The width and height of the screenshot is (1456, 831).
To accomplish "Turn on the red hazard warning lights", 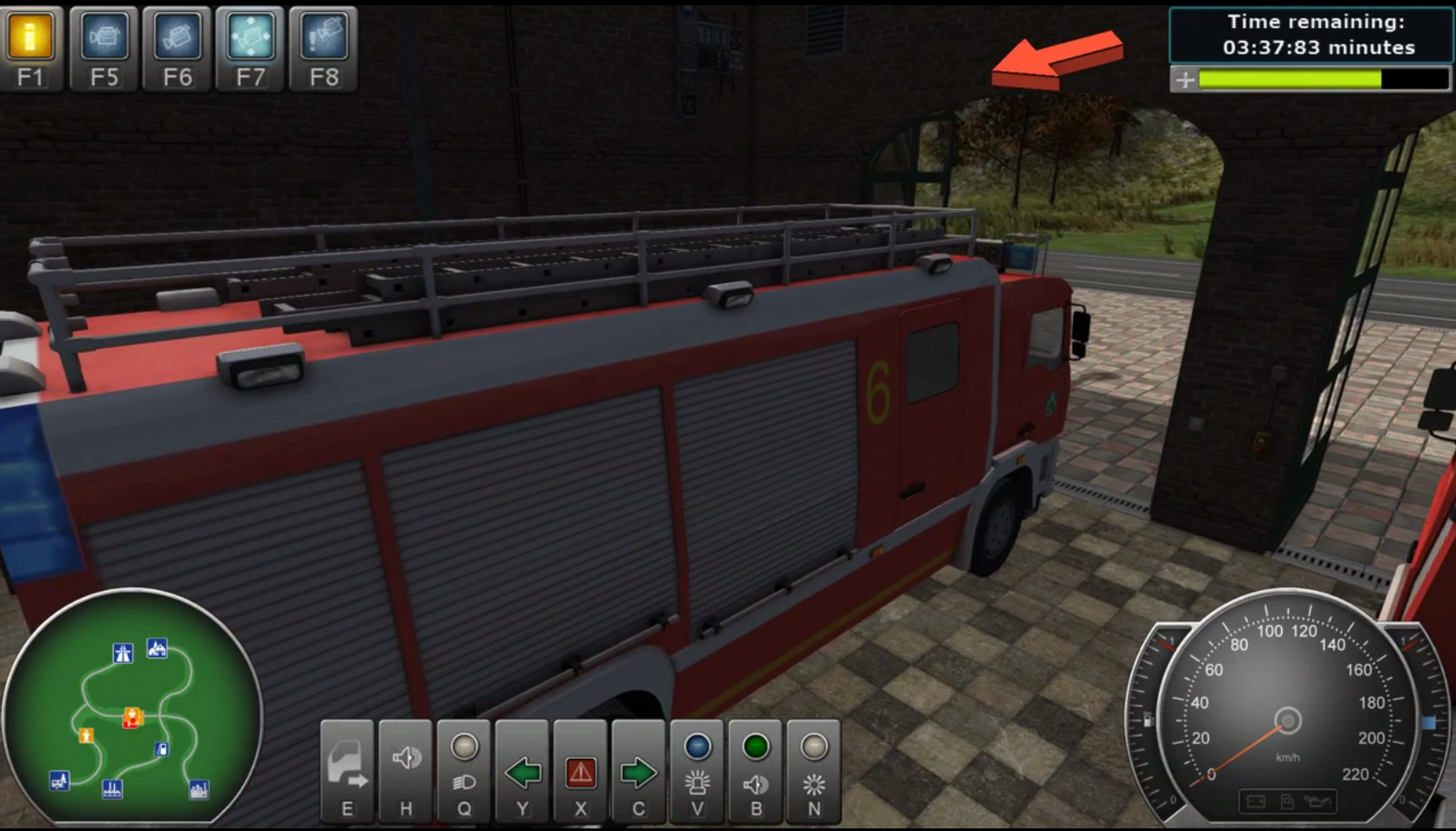I will pyautogui.click(x=581, y=771).
